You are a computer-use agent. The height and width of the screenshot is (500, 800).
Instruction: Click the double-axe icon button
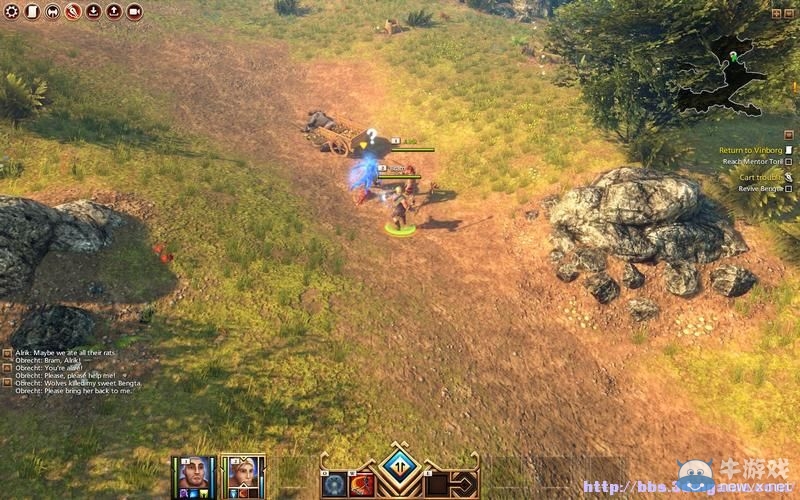[52, 12]
